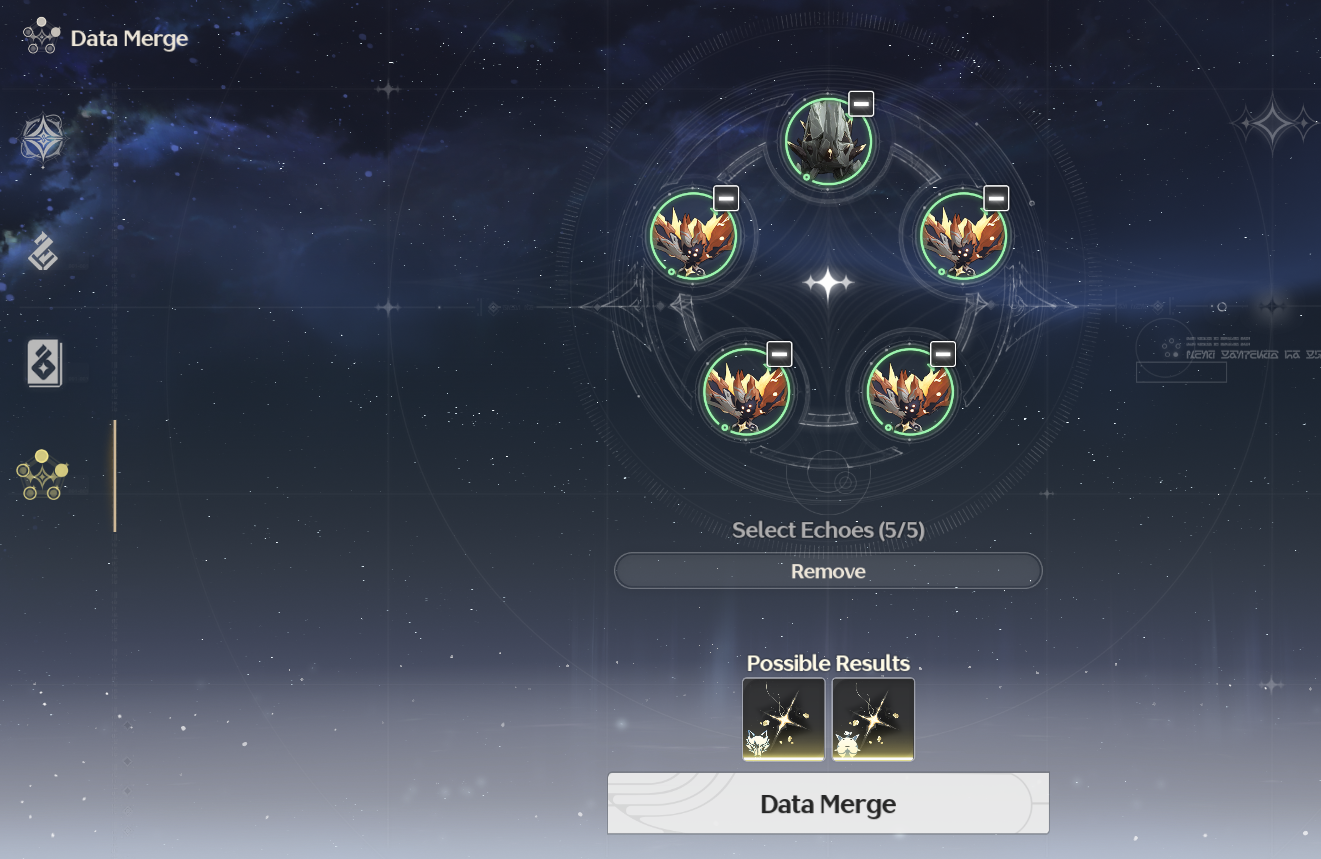Image resolution: width=1321 pixels, height=859 pixels.
Task: Remove the bottom-left echo using its minus button
Action: click(778, 353)
